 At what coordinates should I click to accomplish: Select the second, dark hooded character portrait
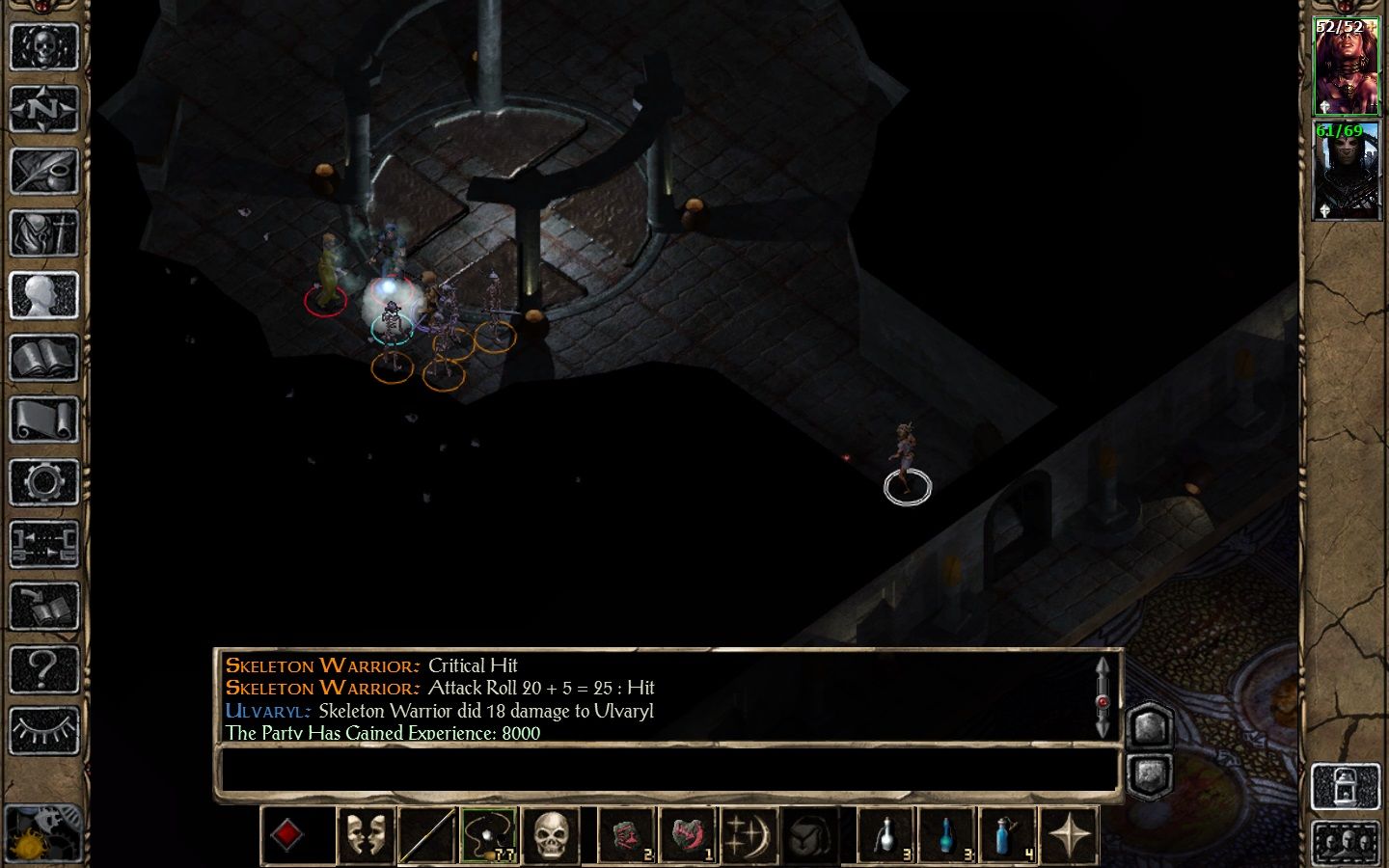click(x=1346, y=171)
